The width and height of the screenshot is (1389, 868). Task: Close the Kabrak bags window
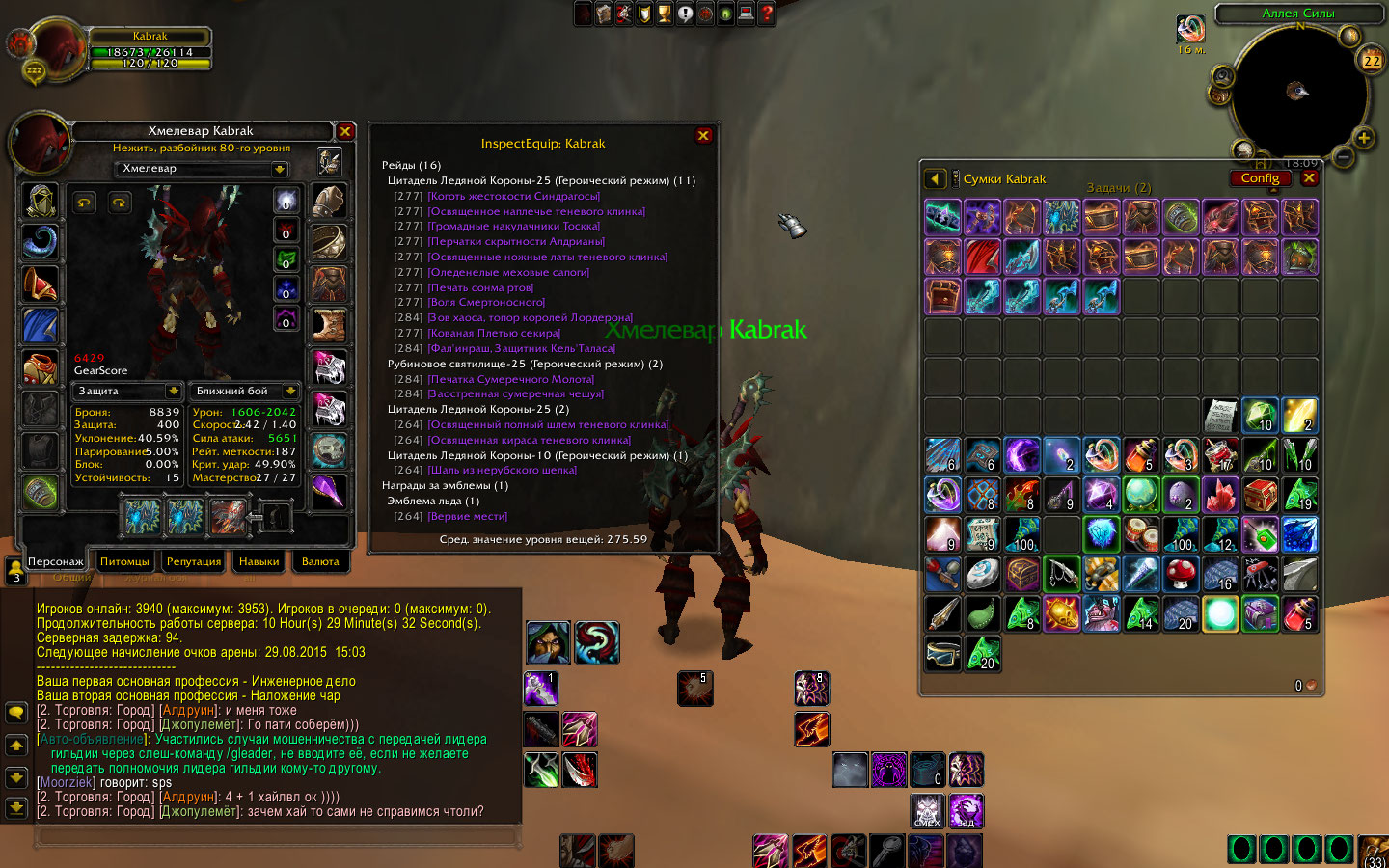tap(1309, 178)
